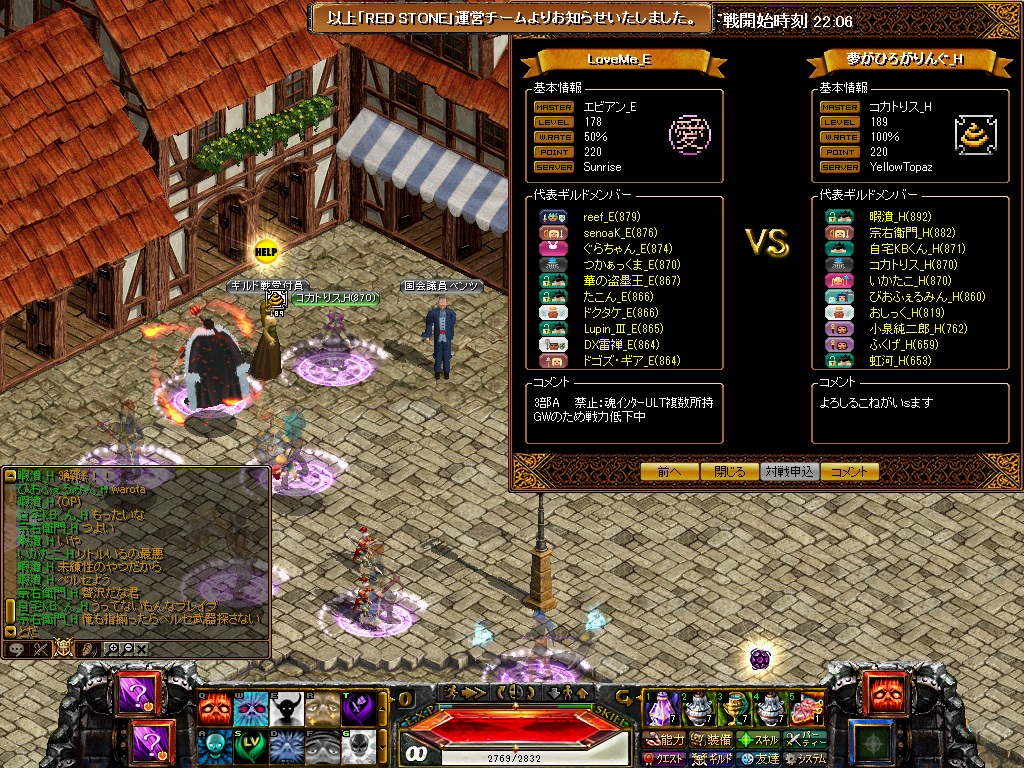Switch to the speech bubble chat tab
Image resolution: width=1024 pixels, height=768 pixels.
pyautogui.click(x=17, y=649)
